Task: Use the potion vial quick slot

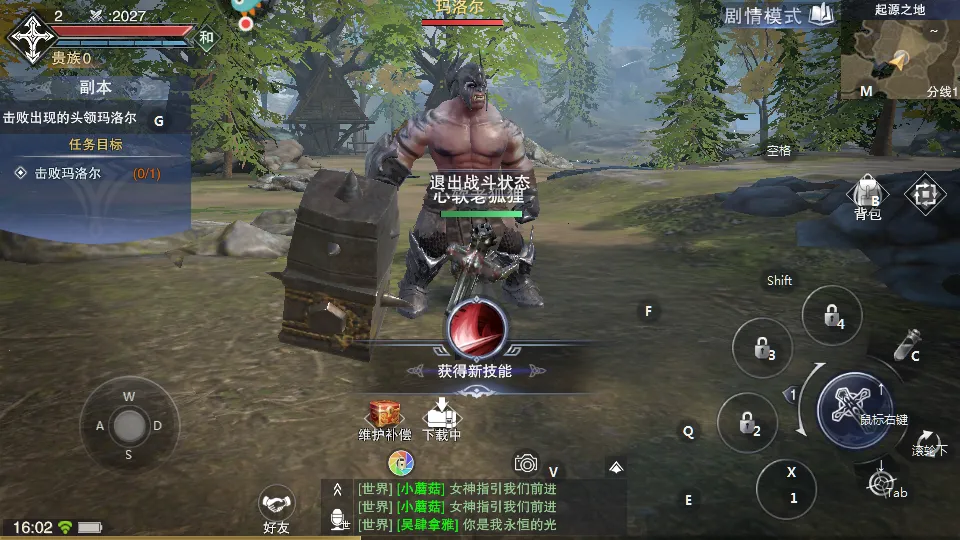Action: pos(904,345)
